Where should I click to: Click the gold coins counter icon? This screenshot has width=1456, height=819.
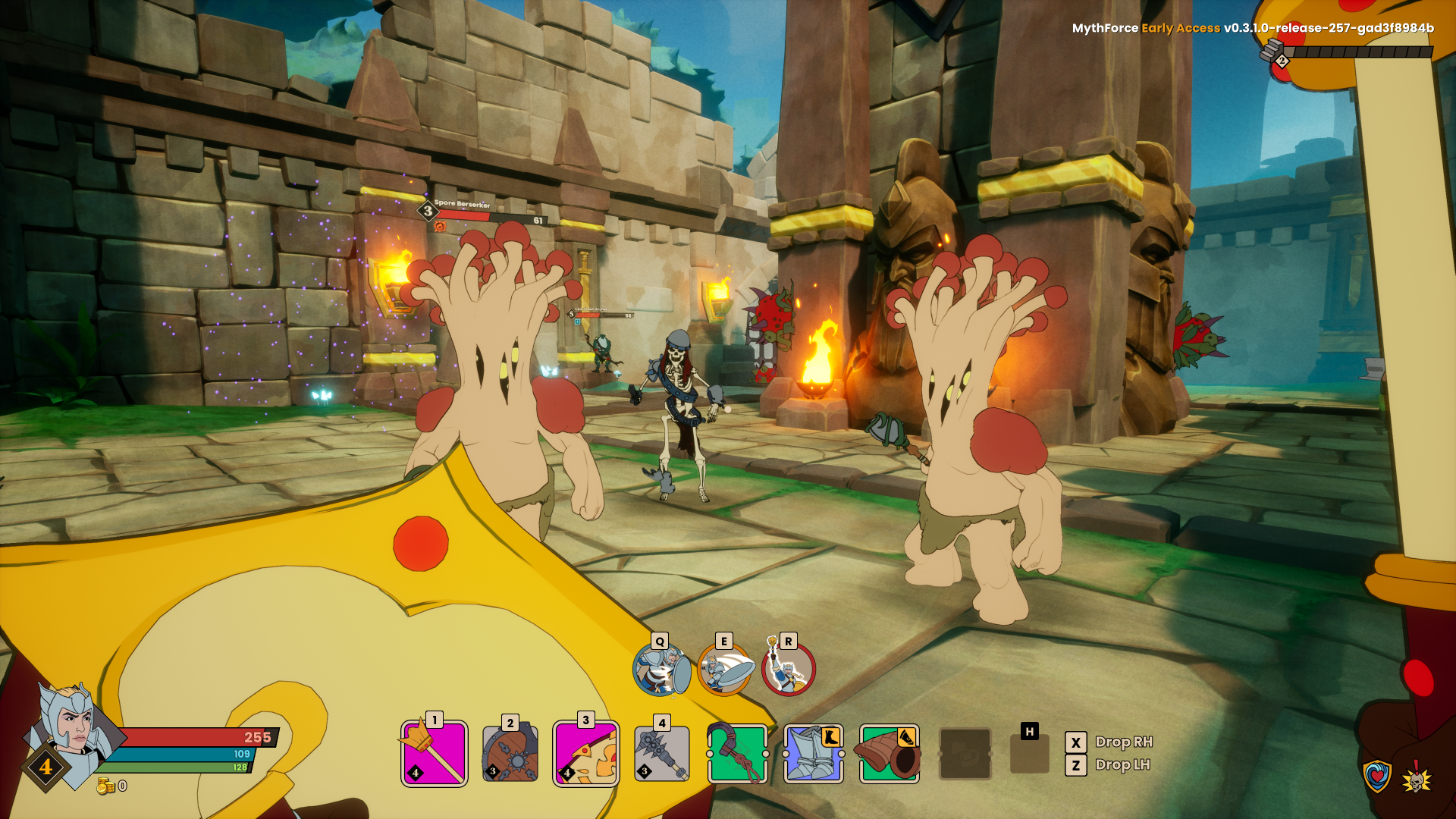(105, 786)
